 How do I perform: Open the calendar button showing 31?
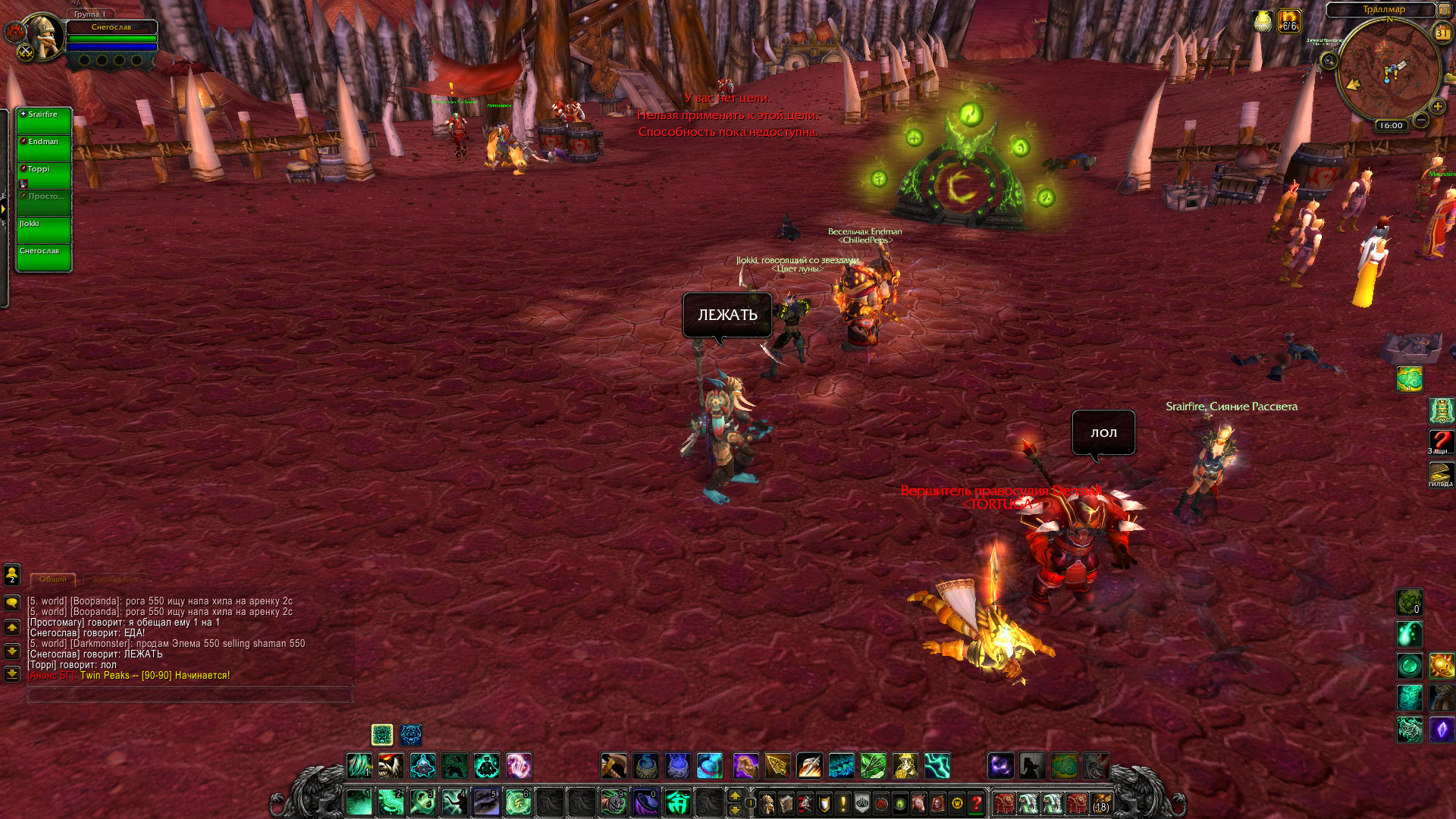click(x=1442, y=33)
